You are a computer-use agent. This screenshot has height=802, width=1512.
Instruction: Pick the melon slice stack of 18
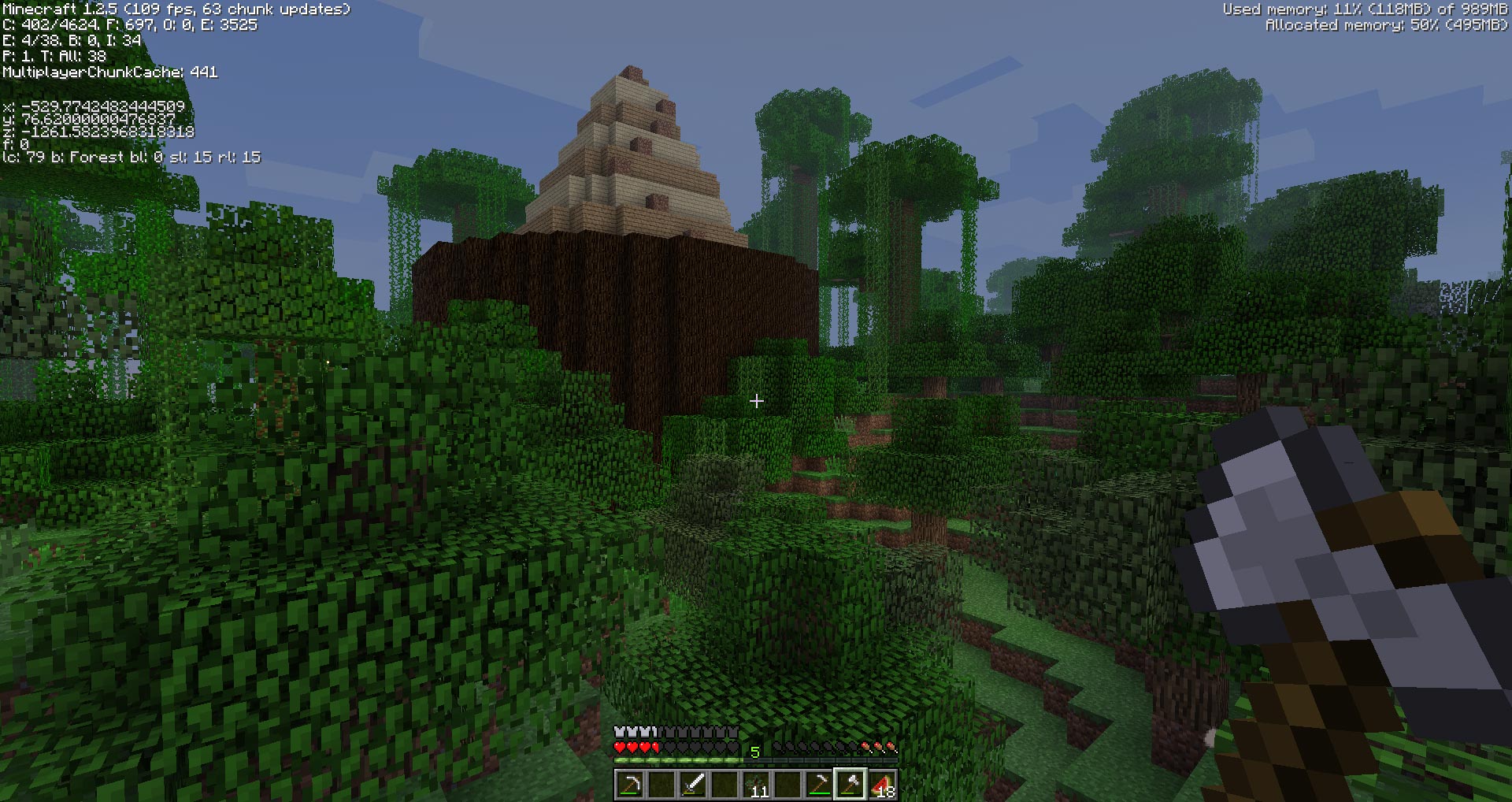pyautogui.click(x=882, y=785)
